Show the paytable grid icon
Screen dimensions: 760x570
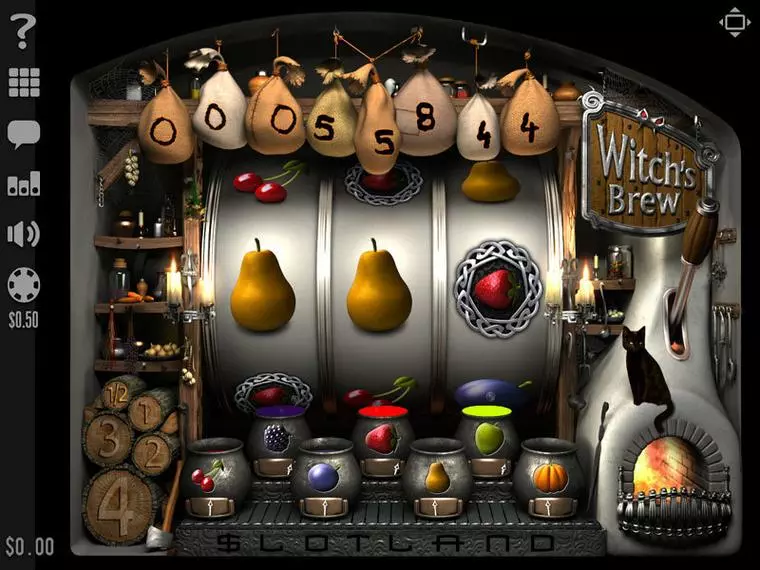tap(23, 82)
